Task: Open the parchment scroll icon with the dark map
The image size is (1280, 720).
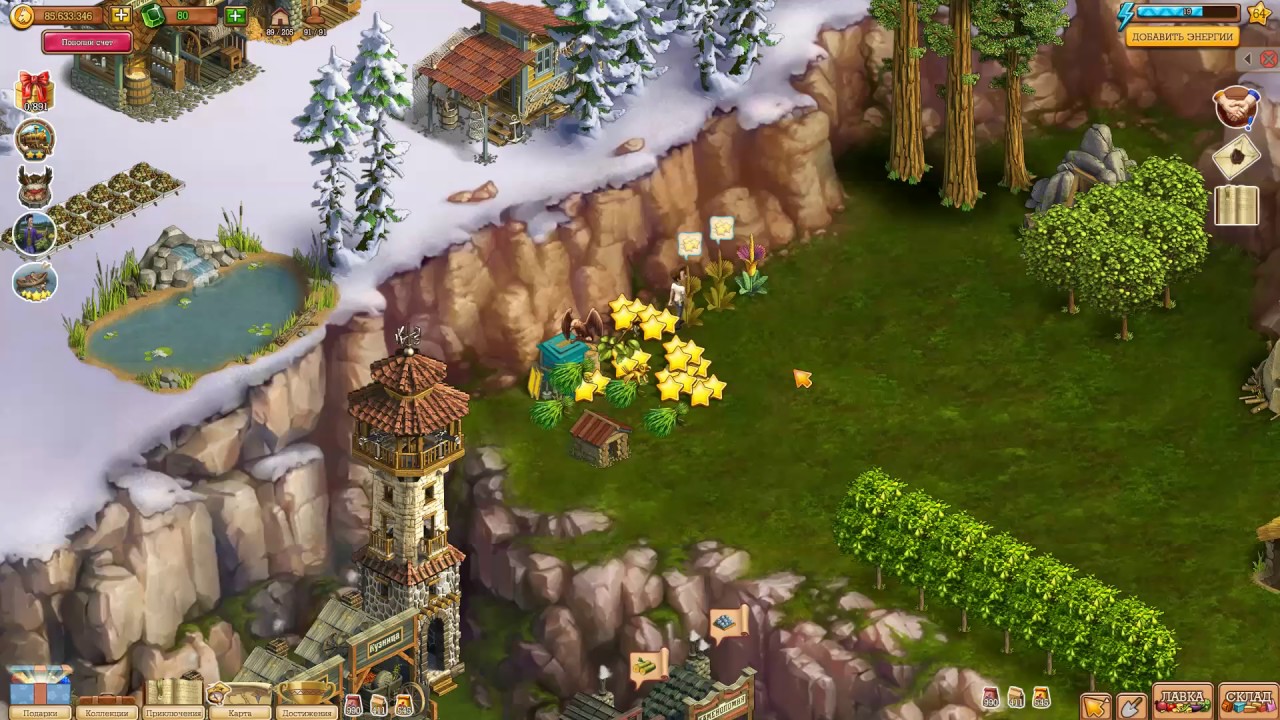Action: [x=1236, y=156]
